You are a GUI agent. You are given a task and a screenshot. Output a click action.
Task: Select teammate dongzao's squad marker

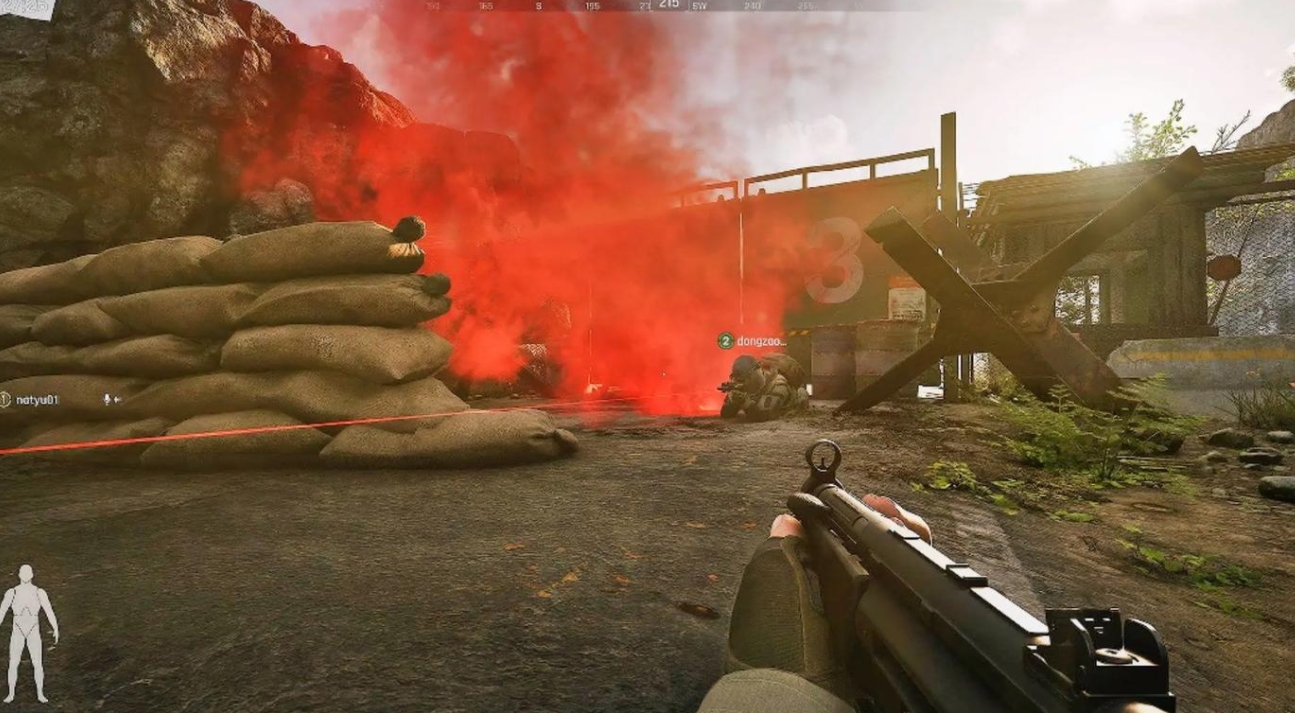point(726,341)
